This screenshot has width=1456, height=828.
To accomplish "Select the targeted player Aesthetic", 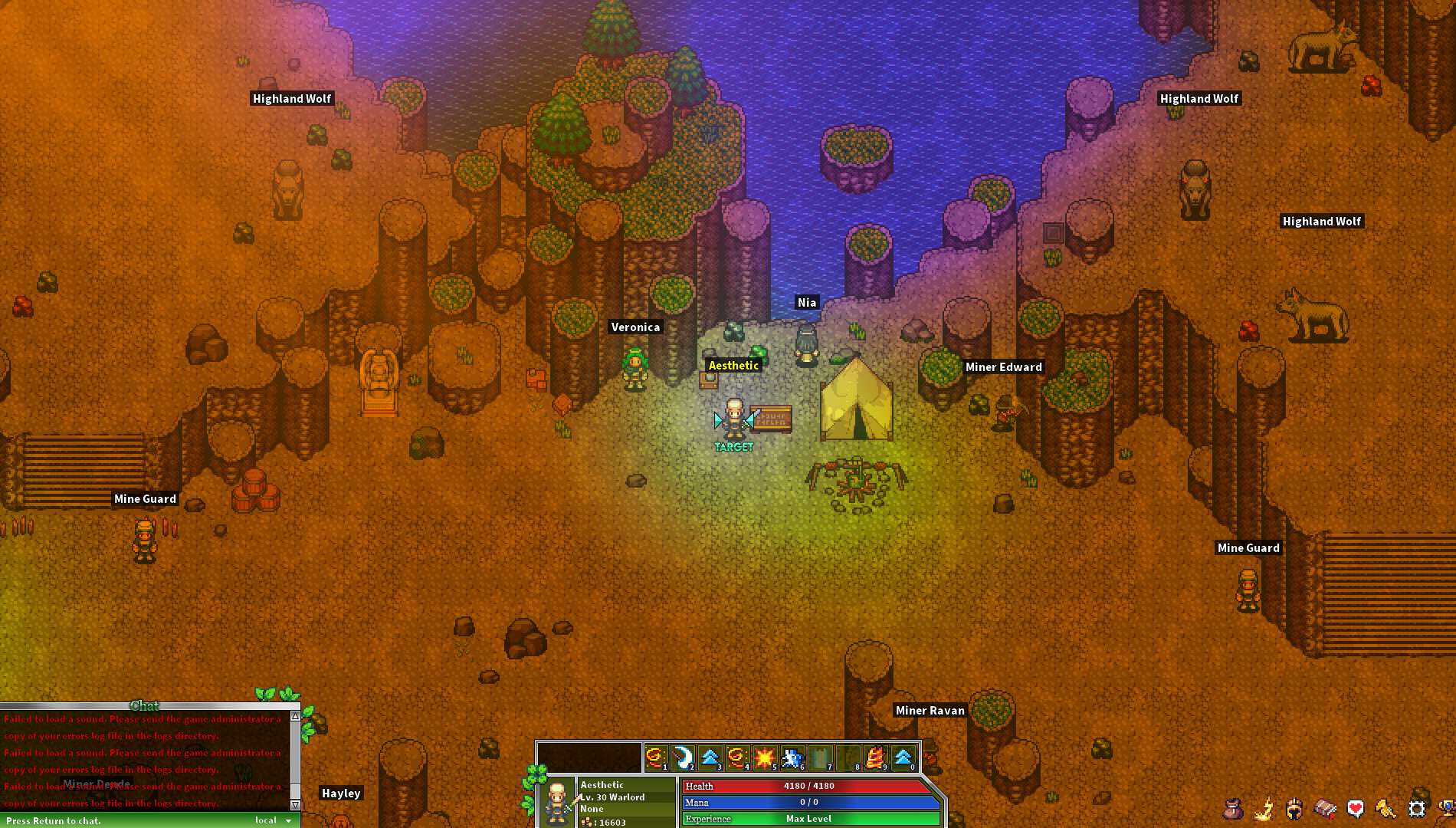I will coord(733,418).
